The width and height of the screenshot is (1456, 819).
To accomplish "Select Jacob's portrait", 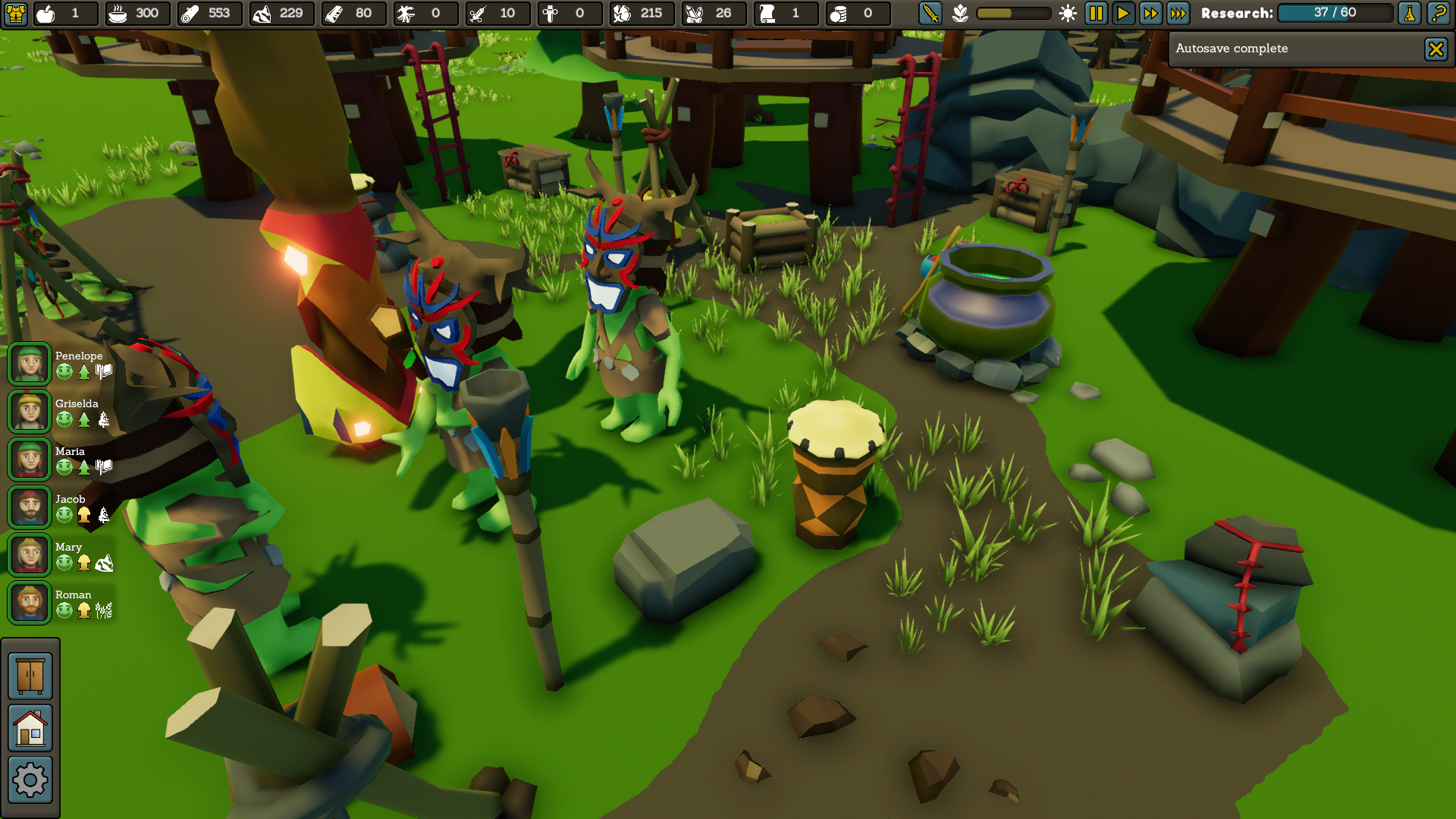I will click(30, 507).
